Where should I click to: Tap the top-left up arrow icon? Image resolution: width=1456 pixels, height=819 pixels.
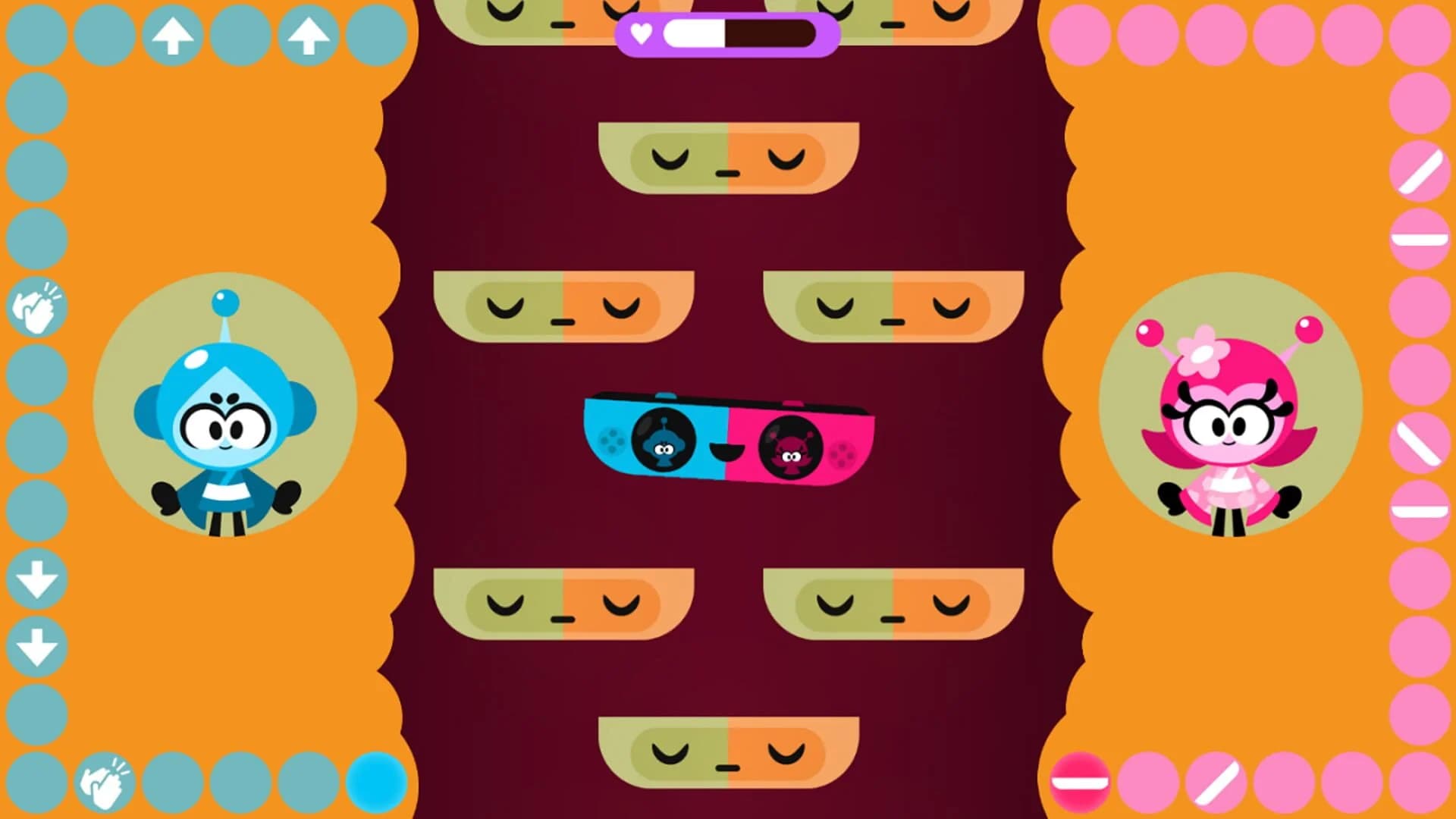(173, 34)
